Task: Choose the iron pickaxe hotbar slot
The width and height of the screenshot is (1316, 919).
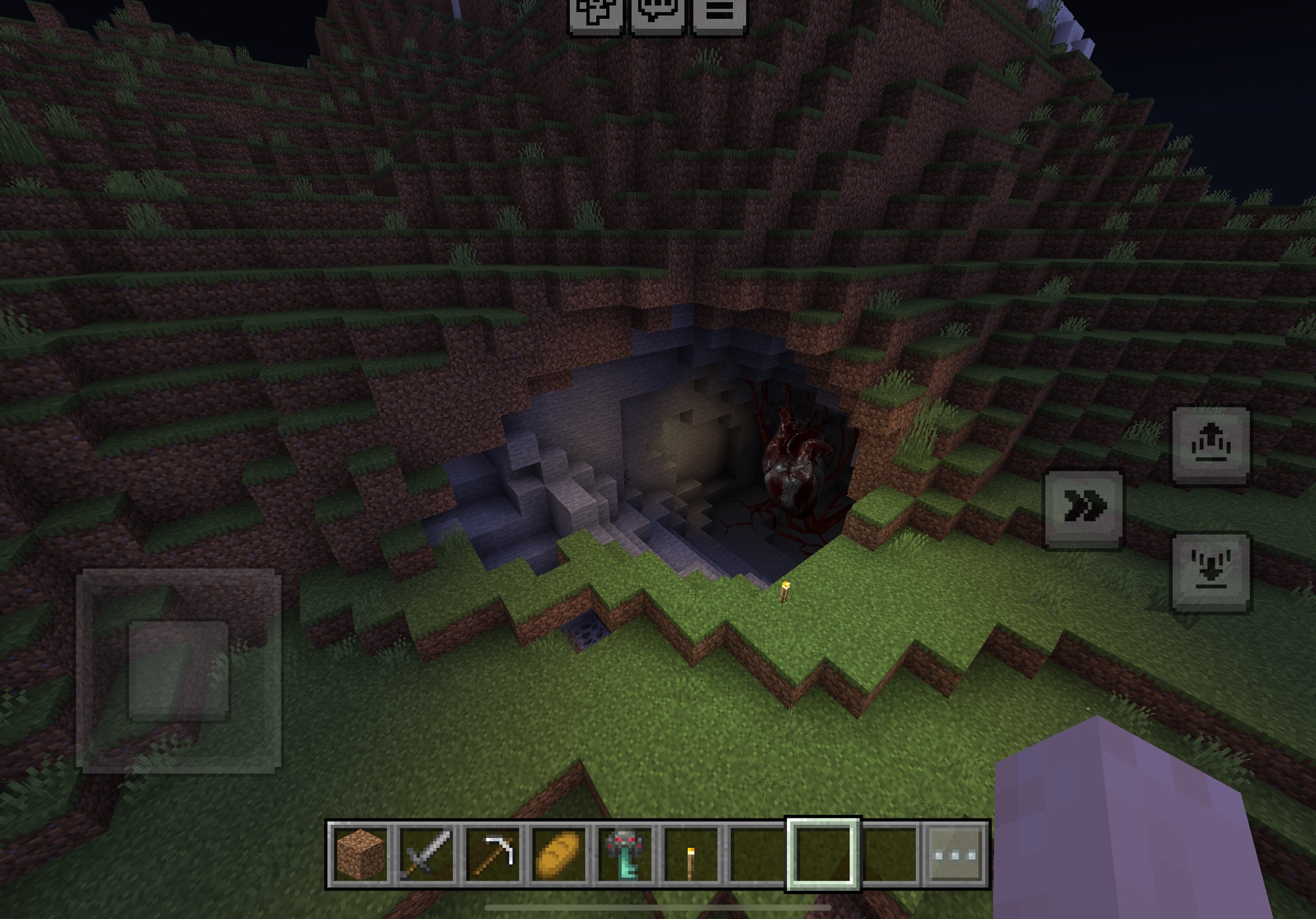Action: (x=493, y=854)
